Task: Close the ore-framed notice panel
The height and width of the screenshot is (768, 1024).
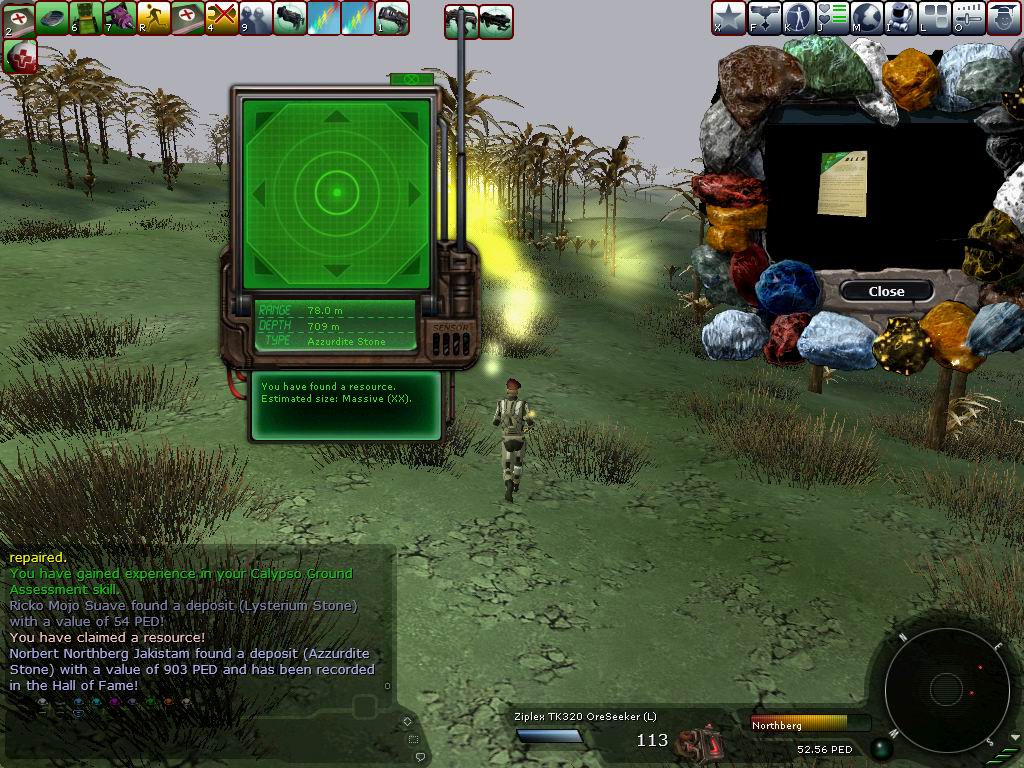Action: [886, 291]
